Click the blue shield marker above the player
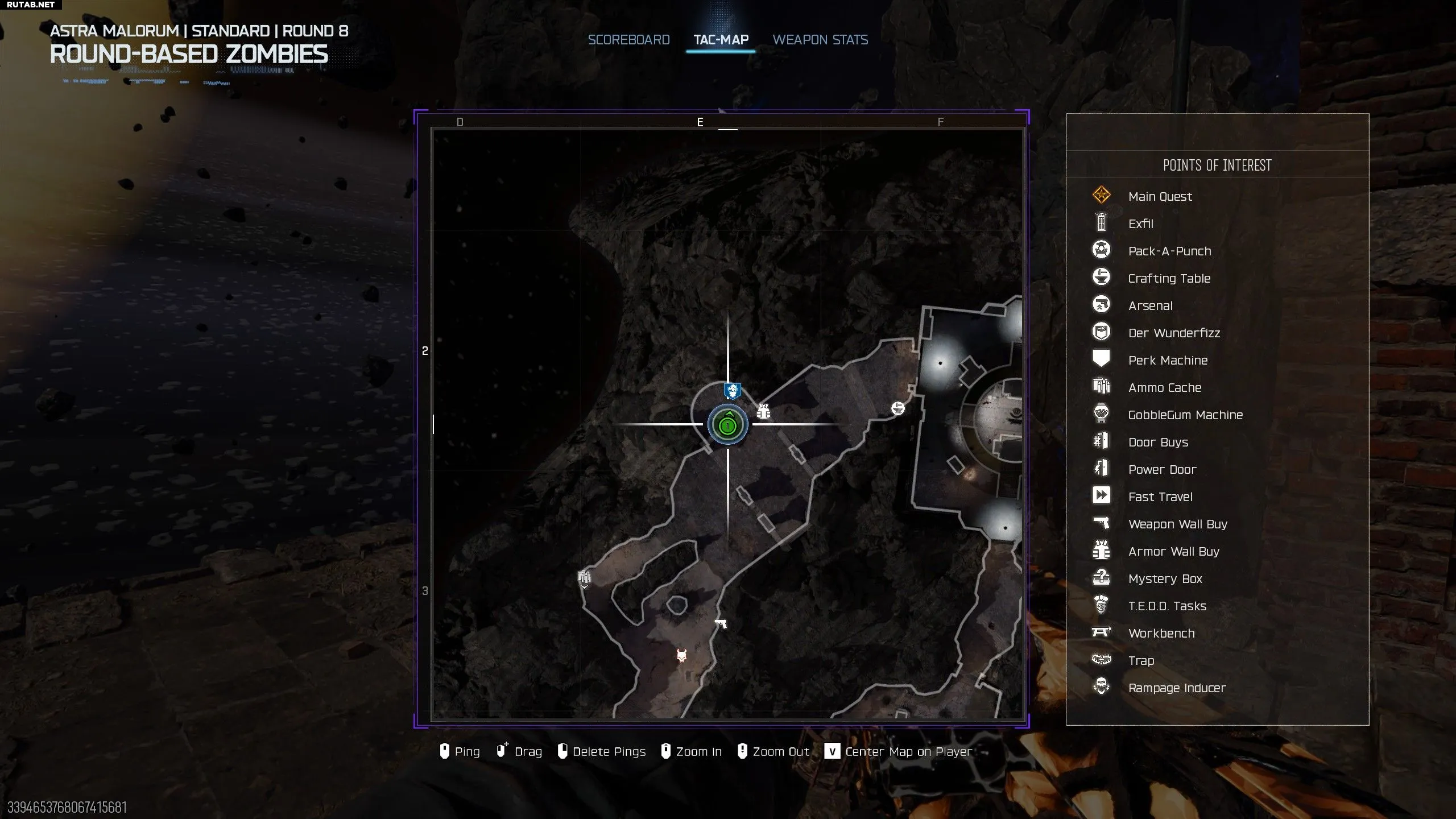The width and height of the screenshot is (1456, 819). click(x=732, y=391)
